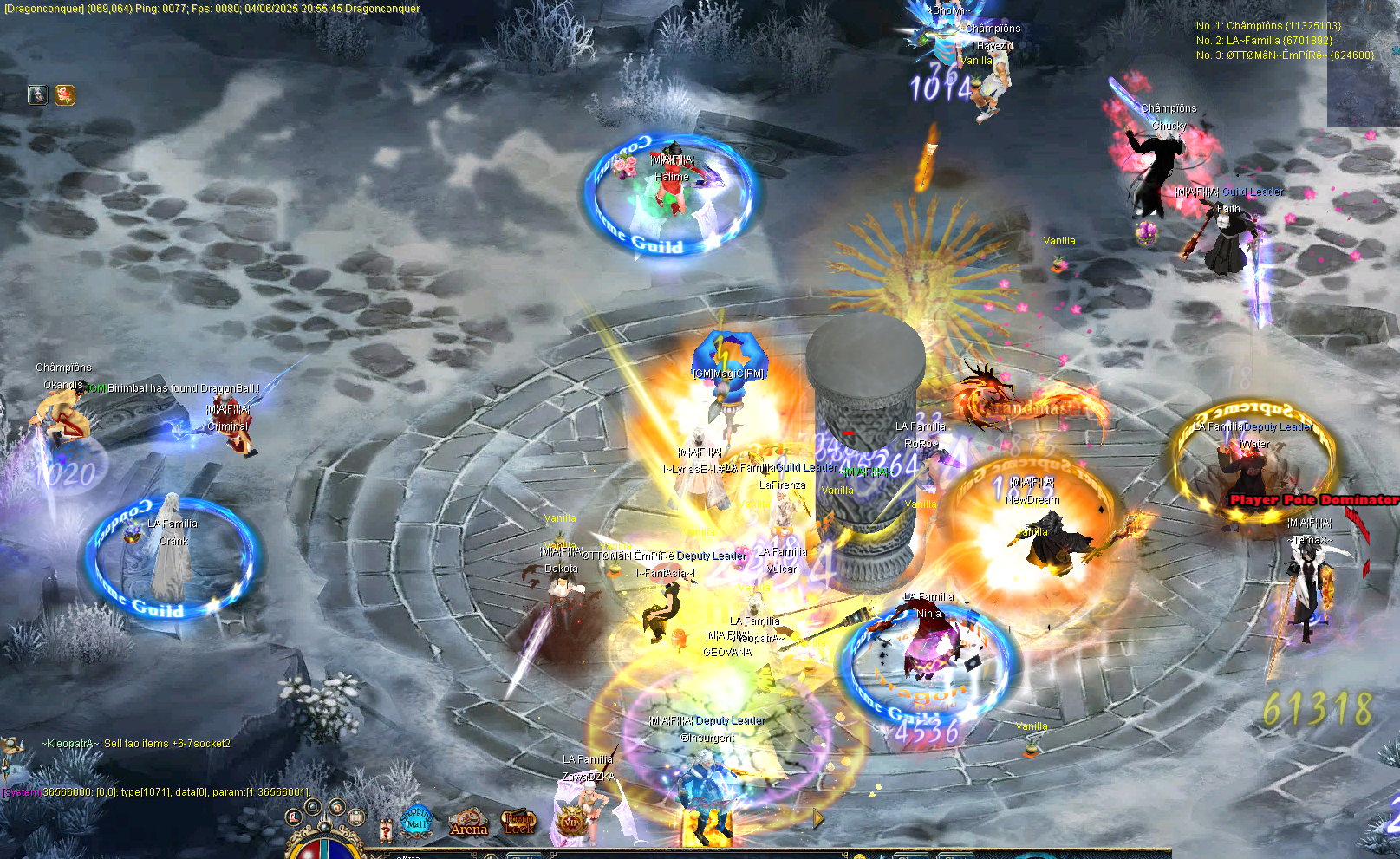Click the question-mark scroll icon above the hotbar
Image resolution: width=1400 pixels, height=859 pixels.
tap(386, 830)
